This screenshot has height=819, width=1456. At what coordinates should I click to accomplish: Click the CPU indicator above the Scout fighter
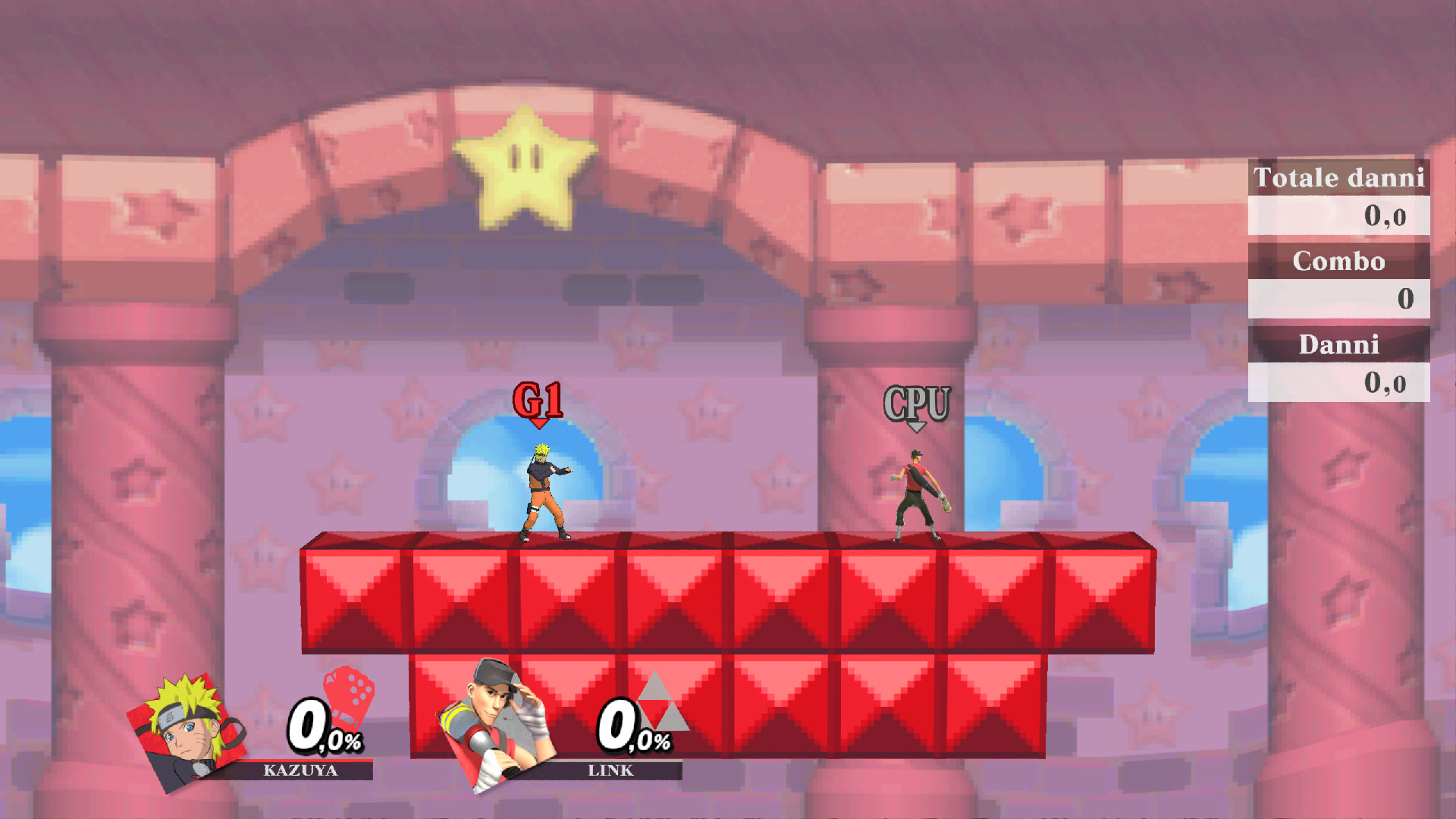tap(918, 403)
